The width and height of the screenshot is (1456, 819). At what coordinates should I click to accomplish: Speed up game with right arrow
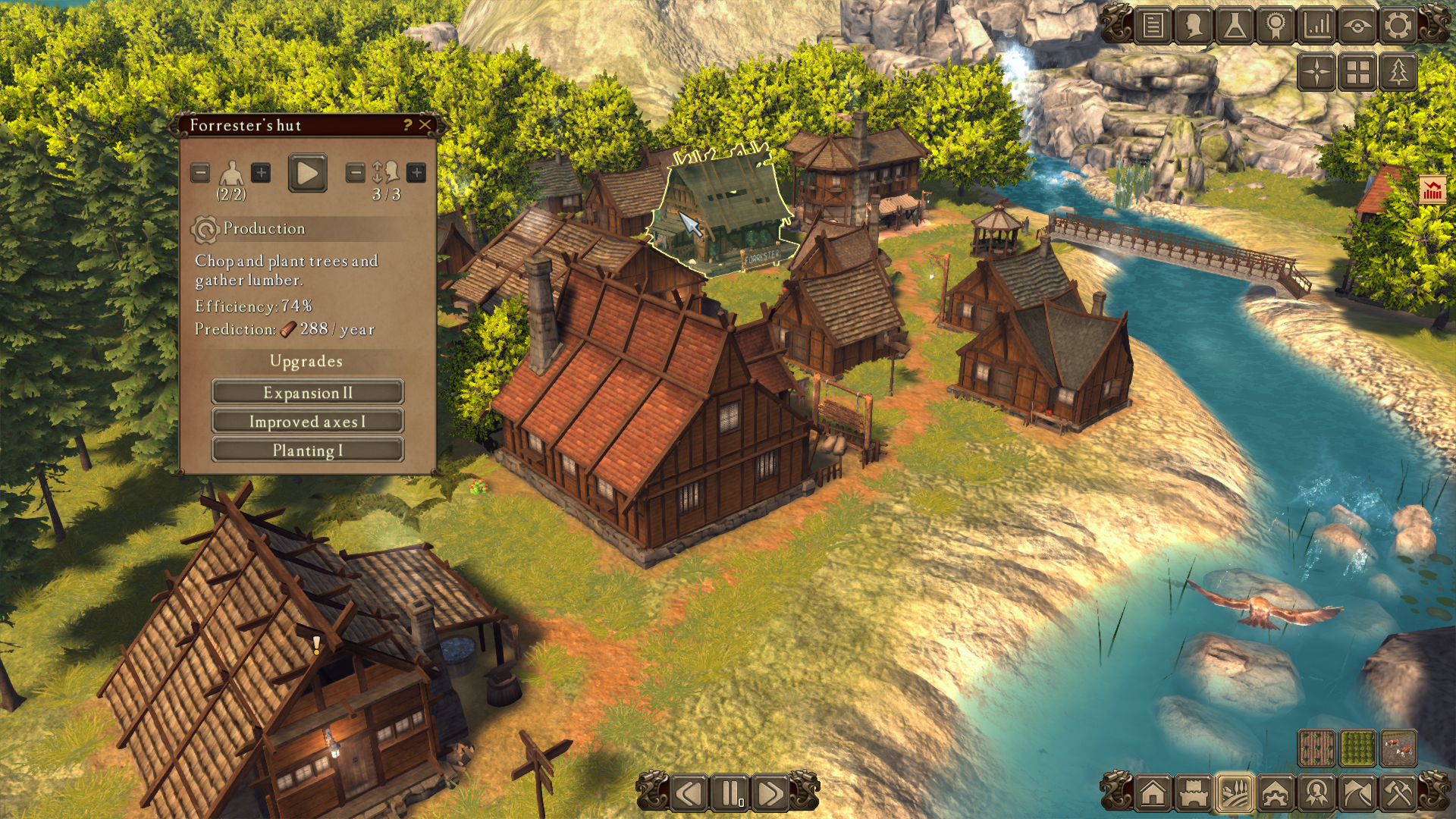[x=770, y=794]
